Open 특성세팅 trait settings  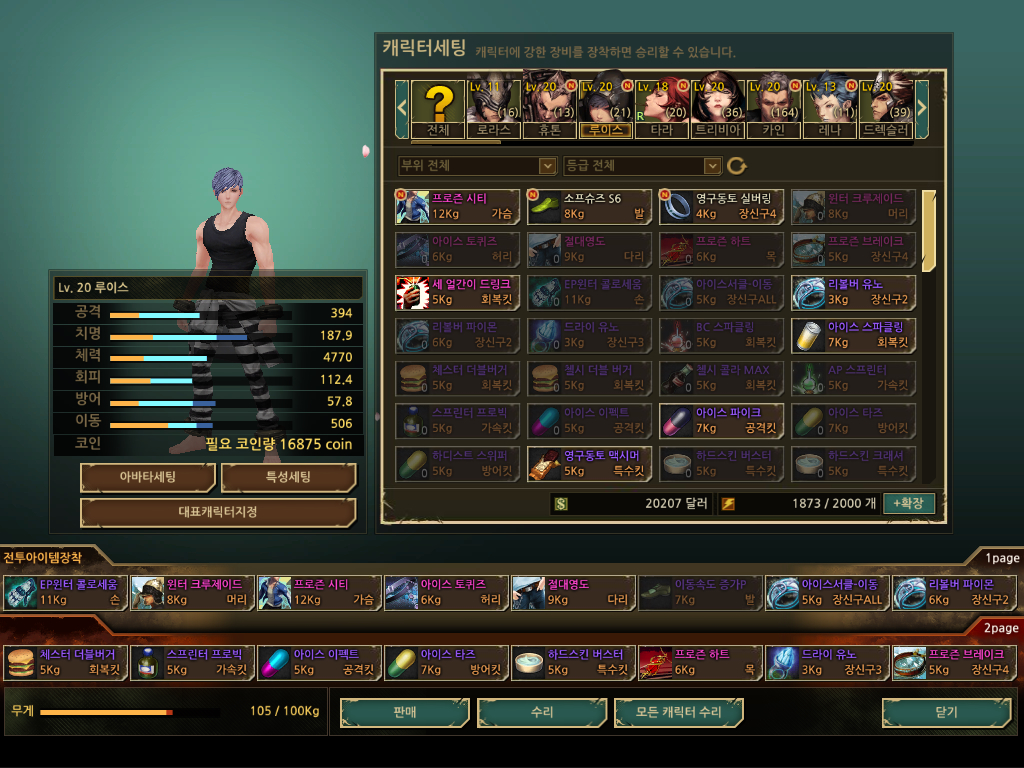click(288, 477)
